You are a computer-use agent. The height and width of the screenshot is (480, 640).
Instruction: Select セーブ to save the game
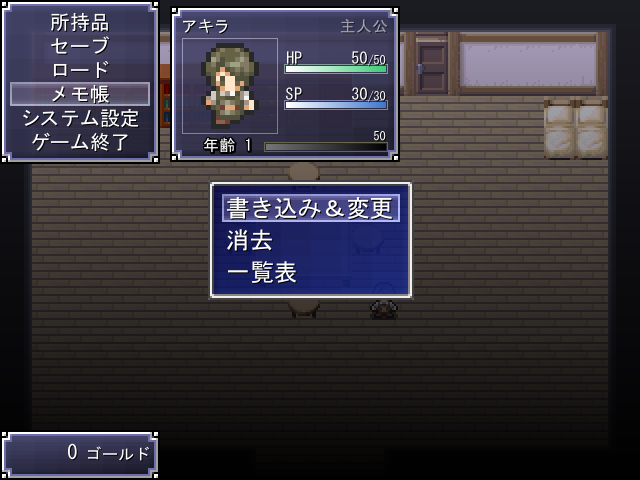point(80,46)
